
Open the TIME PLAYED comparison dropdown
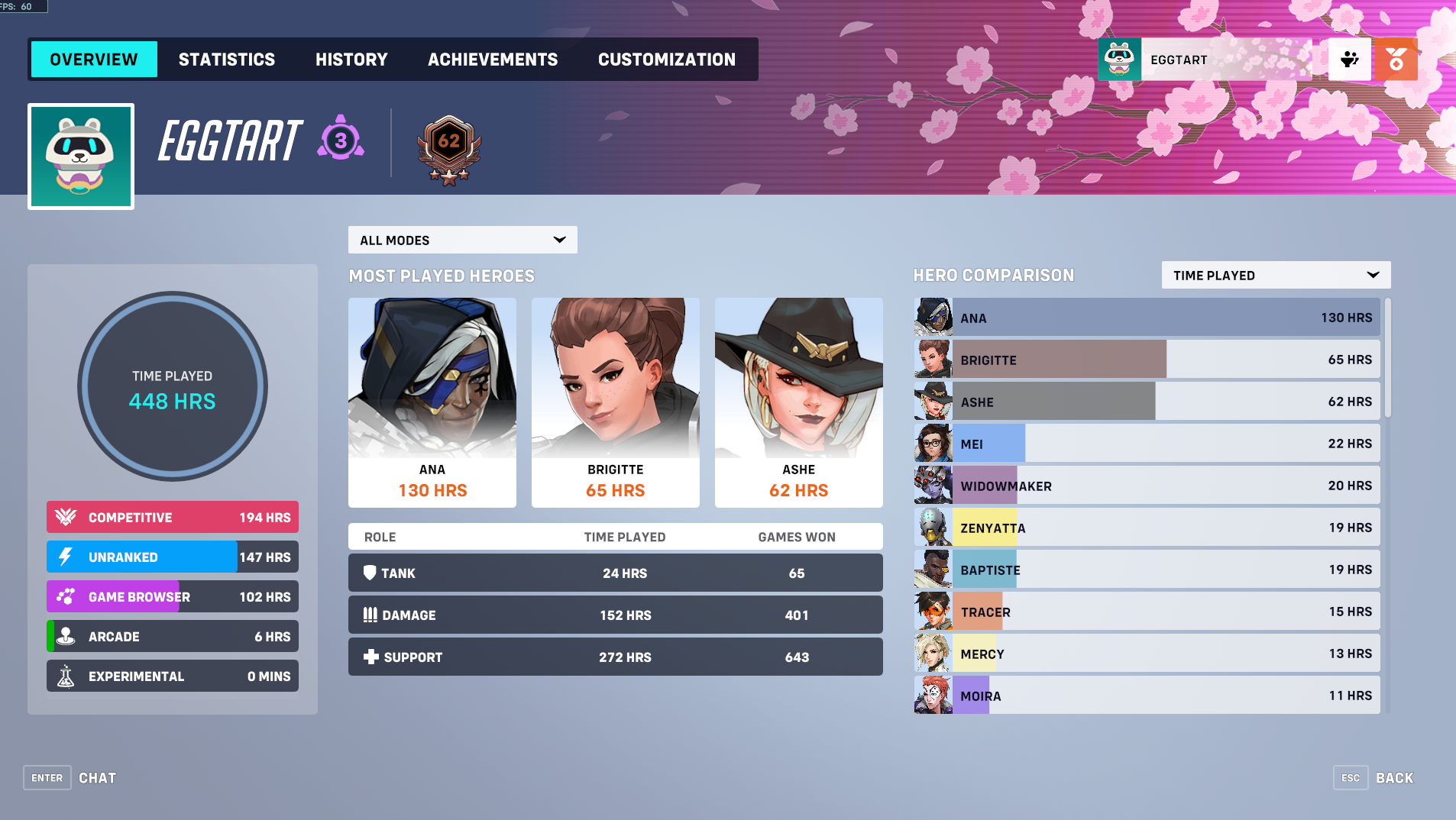click(x=1274, y=275)
